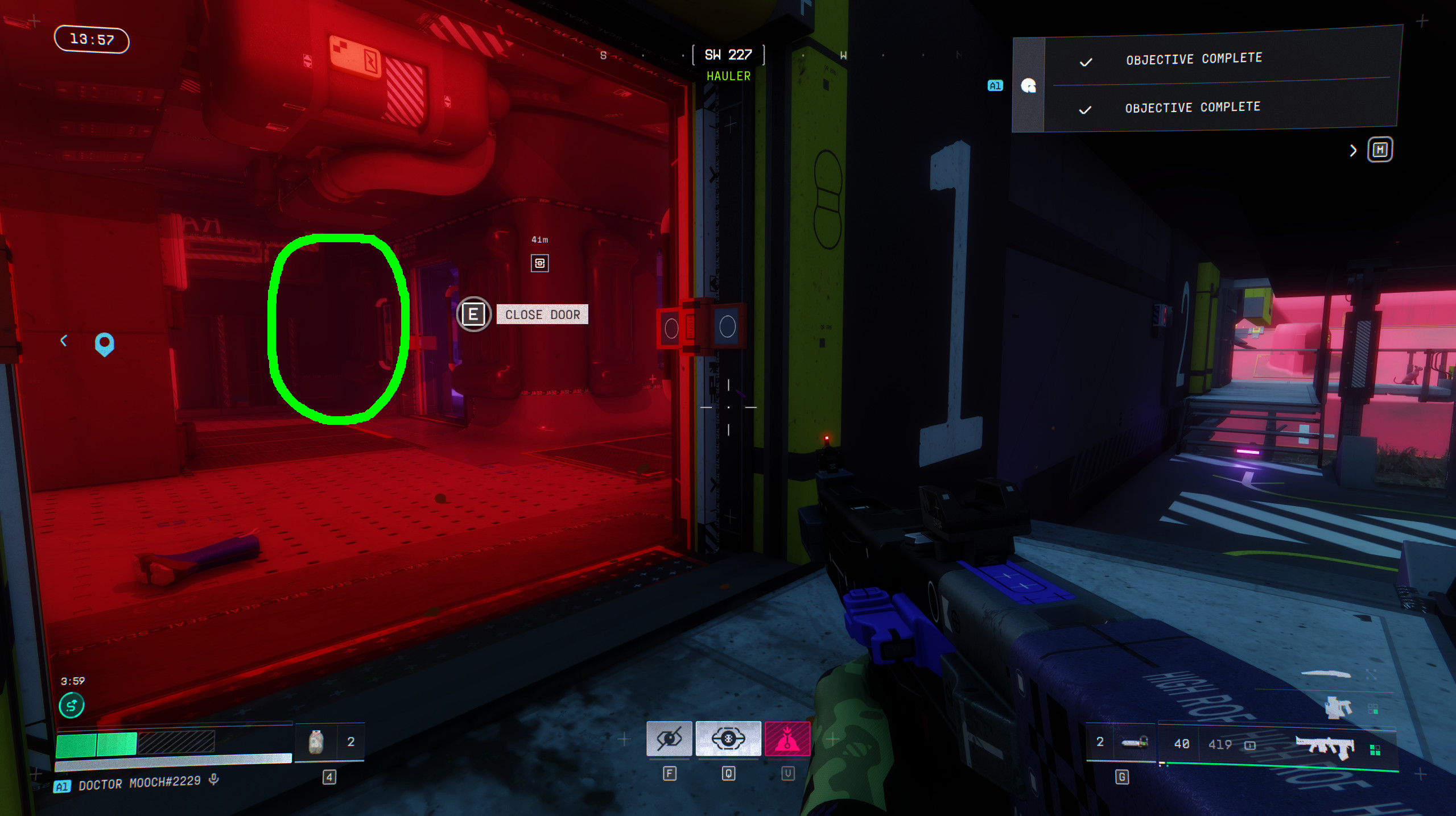Image resolution: width=1456 pixels, height=816 pixels.
Task: Click the blue location ping marker
Action: click(x=104, y=344)
